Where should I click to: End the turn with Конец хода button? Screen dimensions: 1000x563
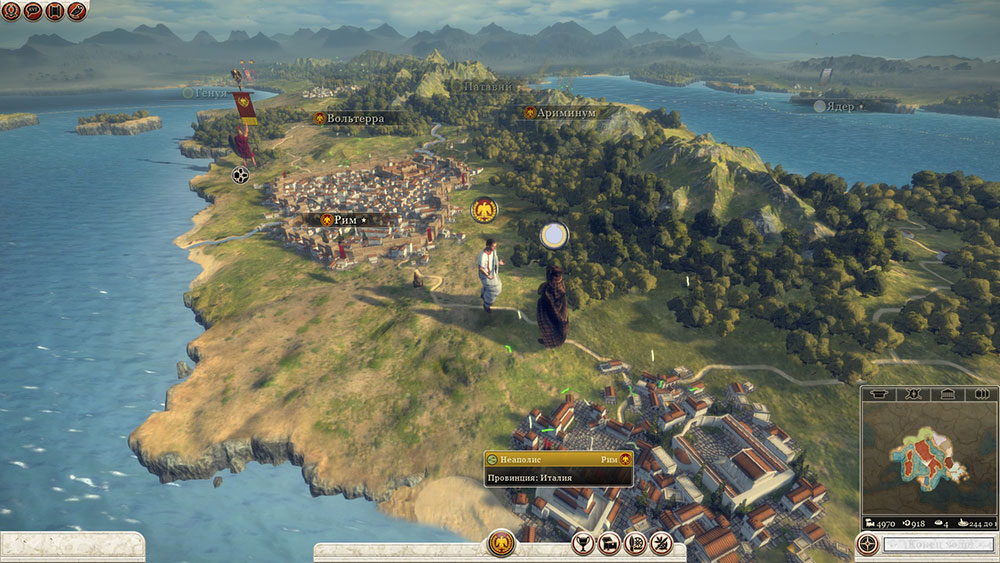pyautogui.click(x=939, y=545)
